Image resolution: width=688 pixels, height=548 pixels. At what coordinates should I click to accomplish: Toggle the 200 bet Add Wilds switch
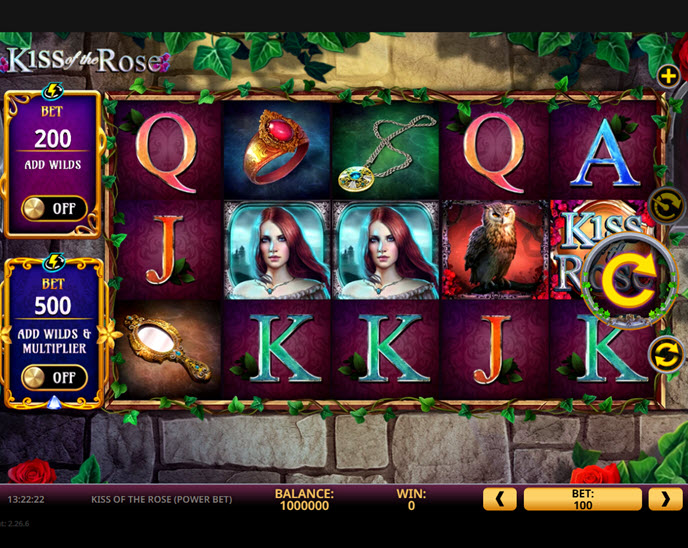(x=54, y=209)
